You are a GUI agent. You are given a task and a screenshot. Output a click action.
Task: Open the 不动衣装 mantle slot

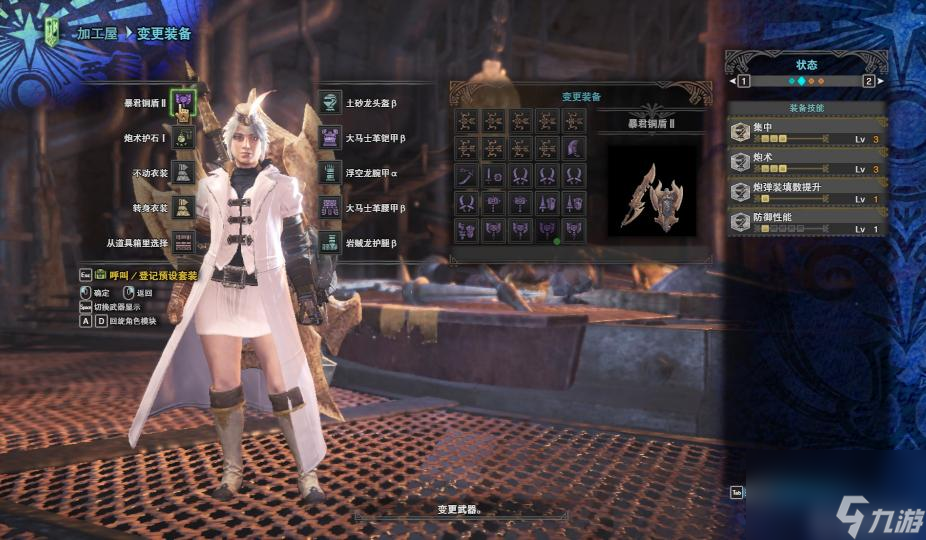183,172
